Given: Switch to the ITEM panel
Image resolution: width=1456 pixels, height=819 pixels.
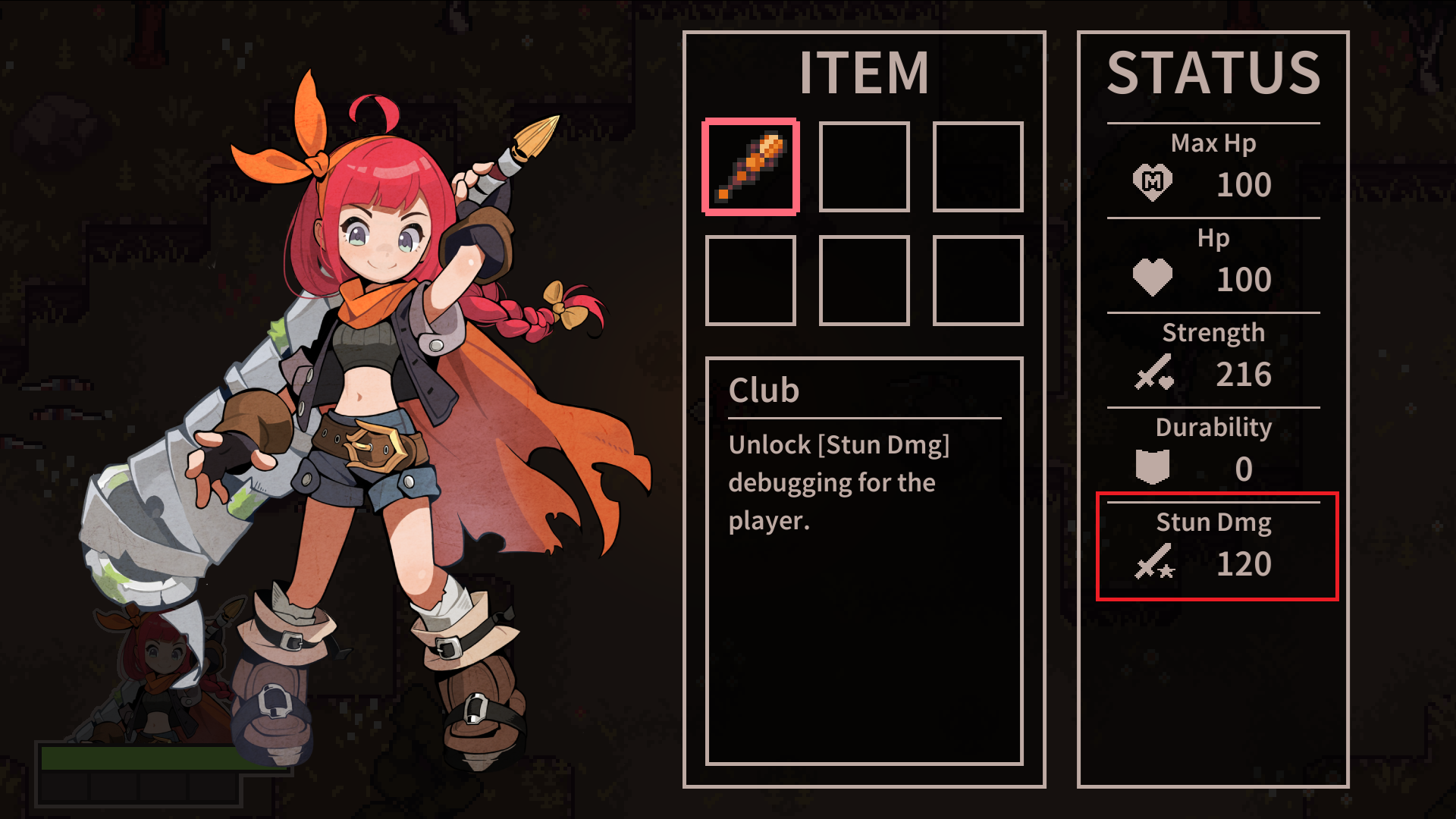Looking at the screenshot, I should (864, 71).
